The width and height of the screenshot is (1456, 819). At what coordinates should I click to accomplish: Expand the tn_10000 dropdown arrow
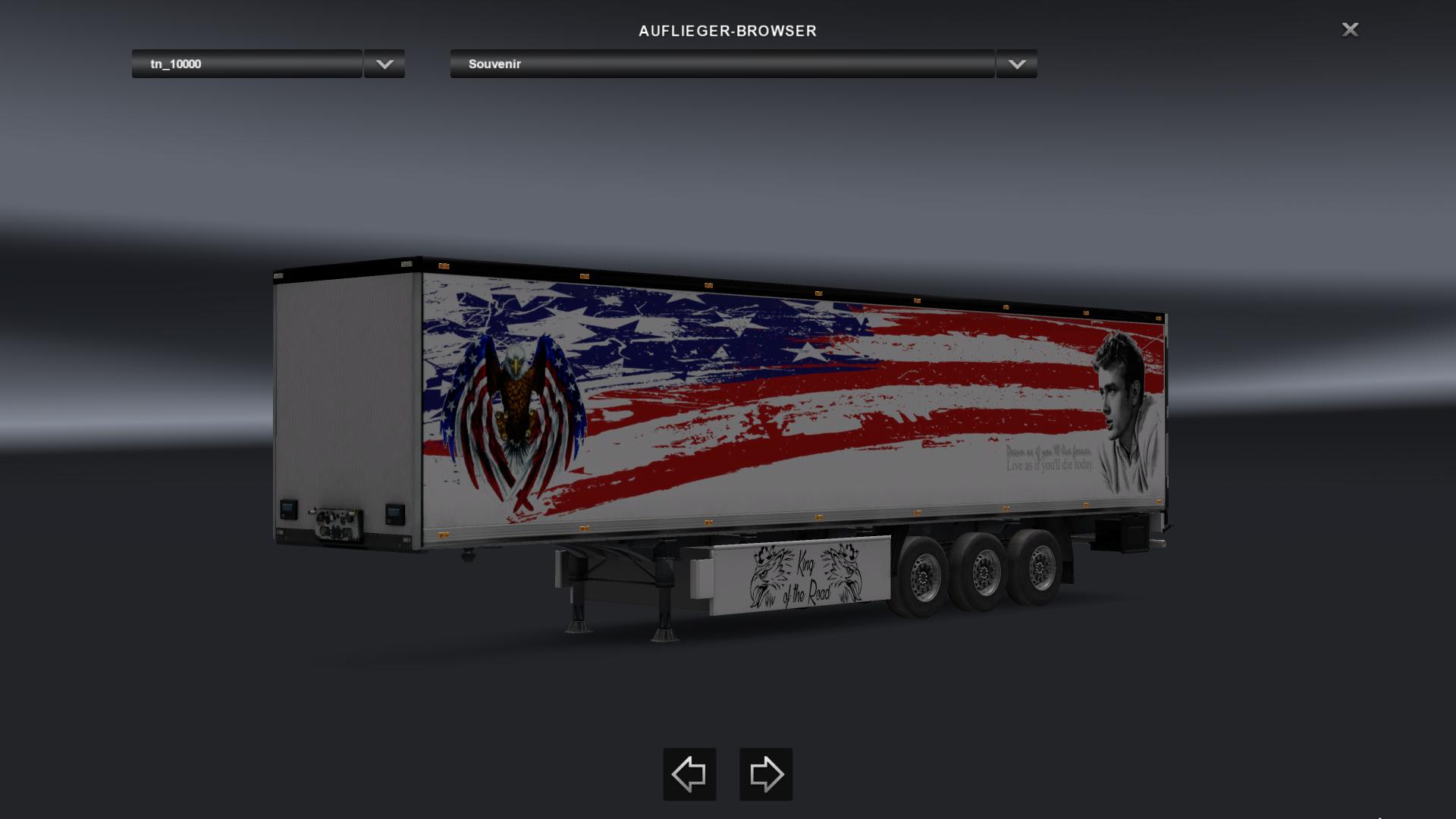coord(384,64)
